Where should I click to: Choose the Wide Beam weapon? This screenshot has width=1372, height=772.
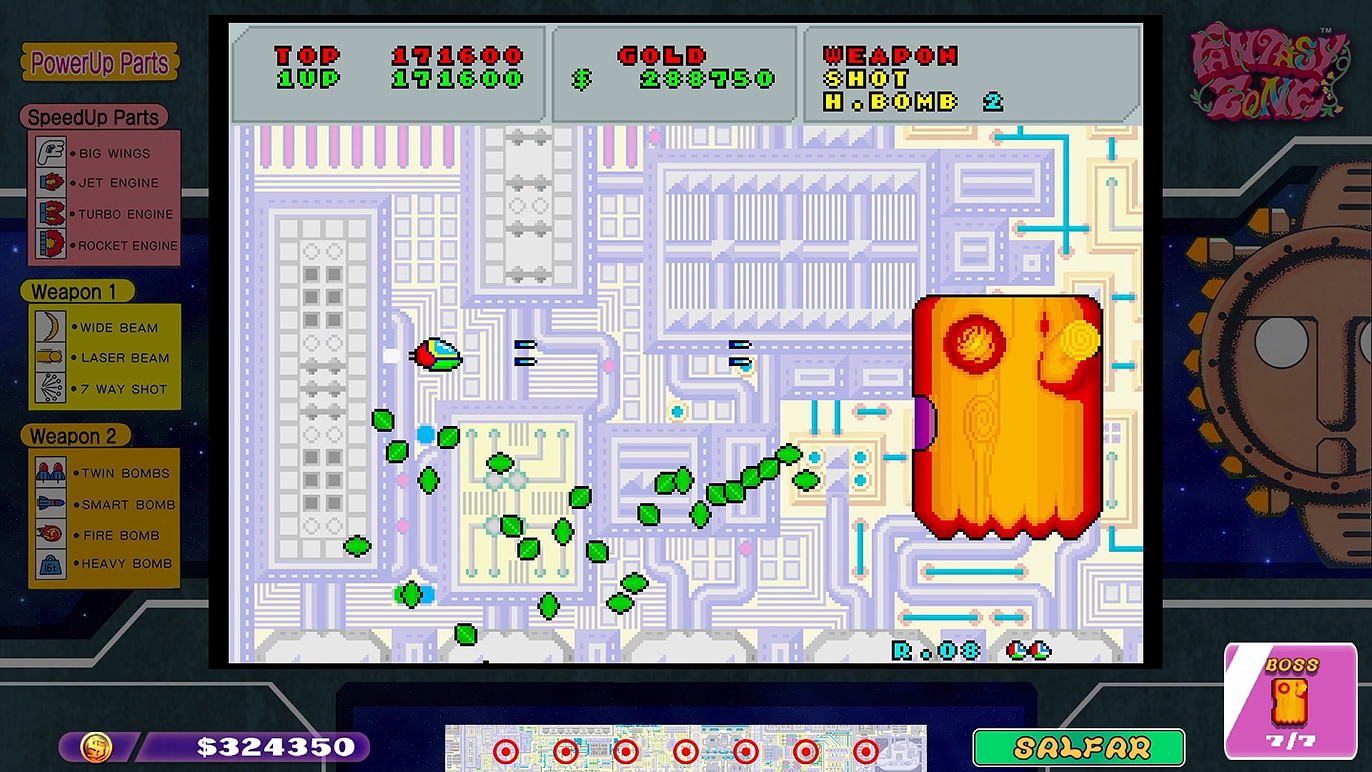tap(104, 327)
